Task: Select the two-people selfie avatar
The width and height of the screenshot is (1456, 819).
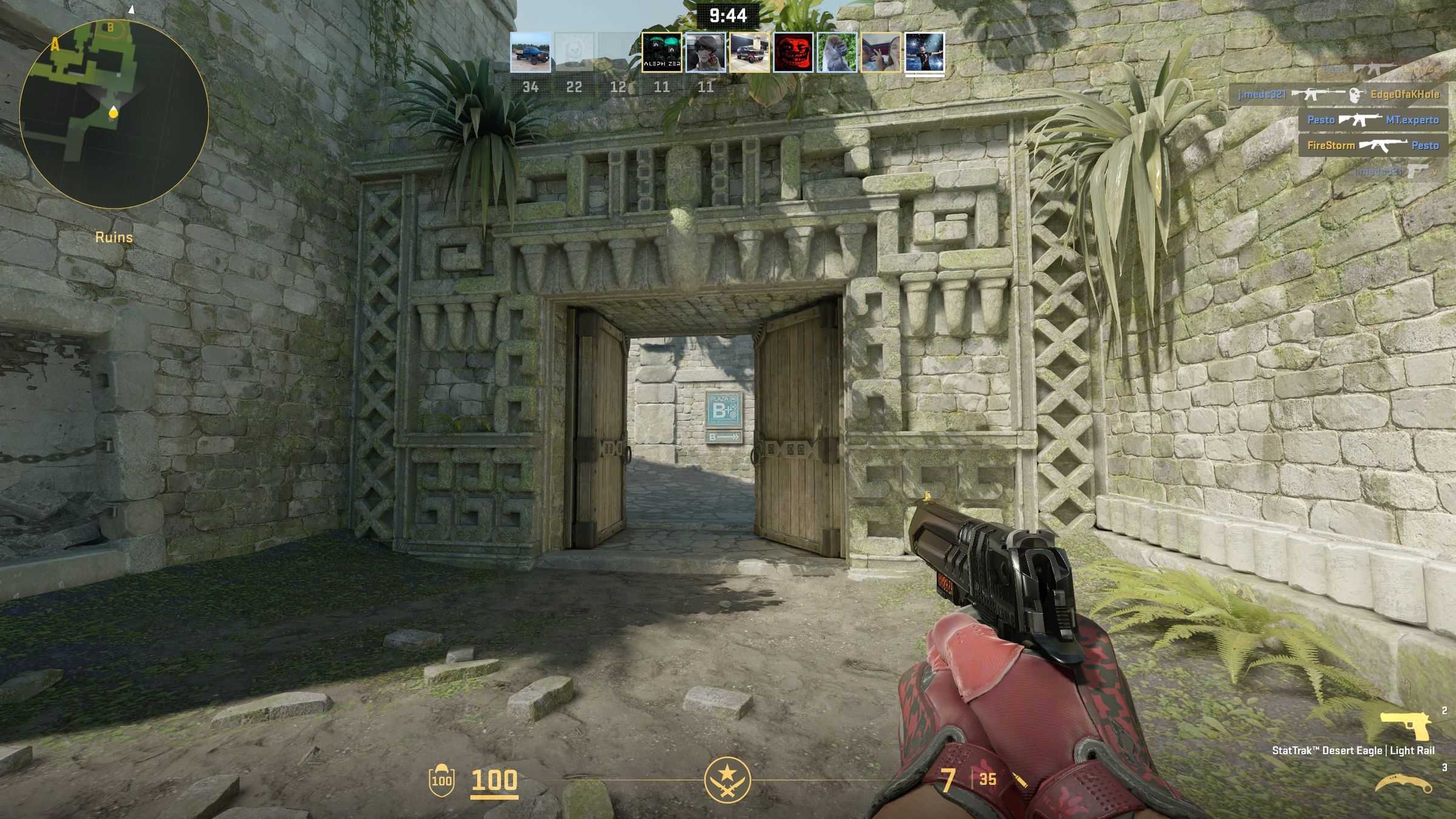Action: click(880, 52)
